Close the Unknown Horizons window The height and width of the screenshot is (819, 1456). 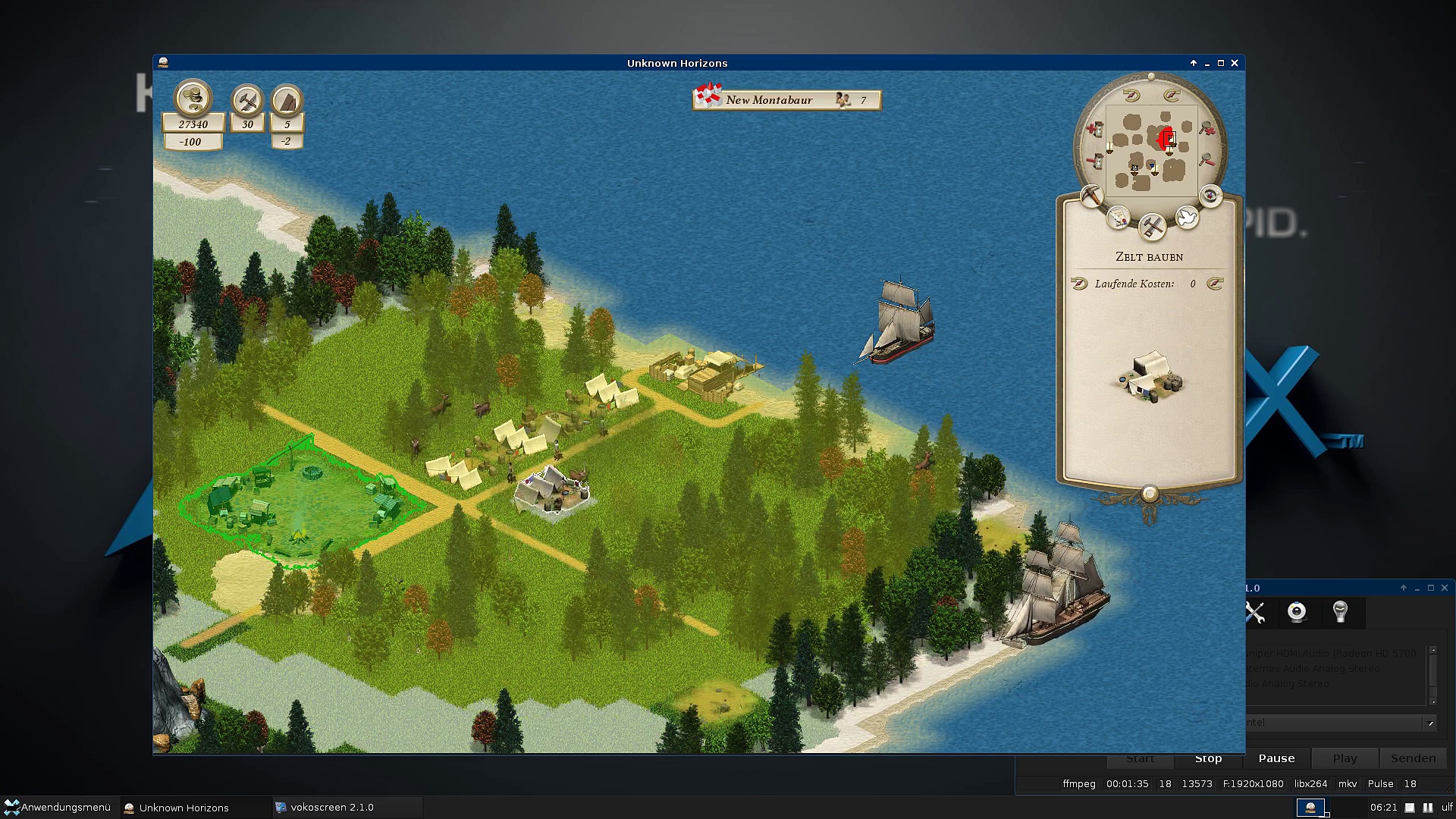click(x=1235, y=63)
